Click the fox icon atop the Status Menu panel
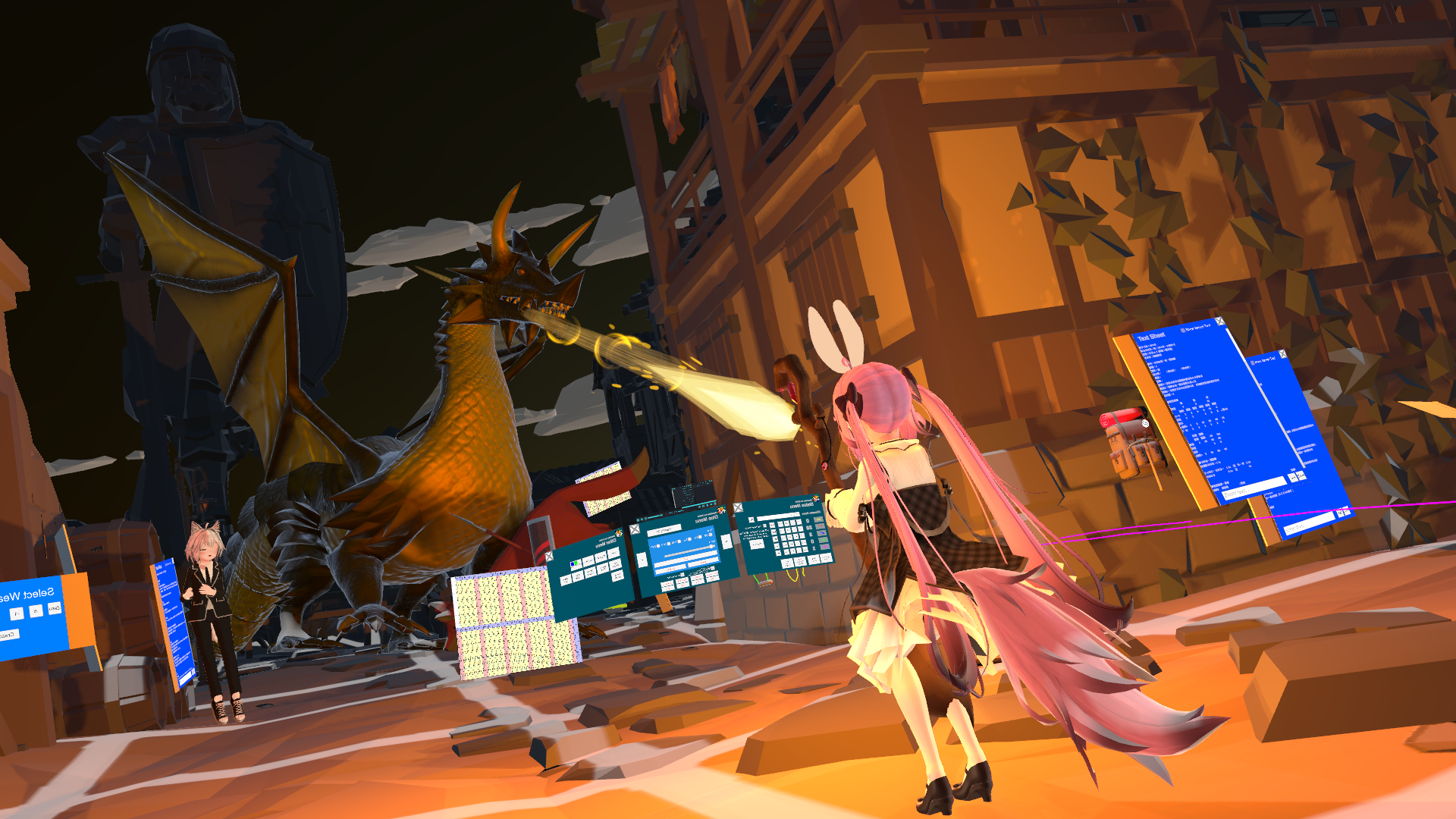The width and height of the screenshot is (1456, 819). 815,498
